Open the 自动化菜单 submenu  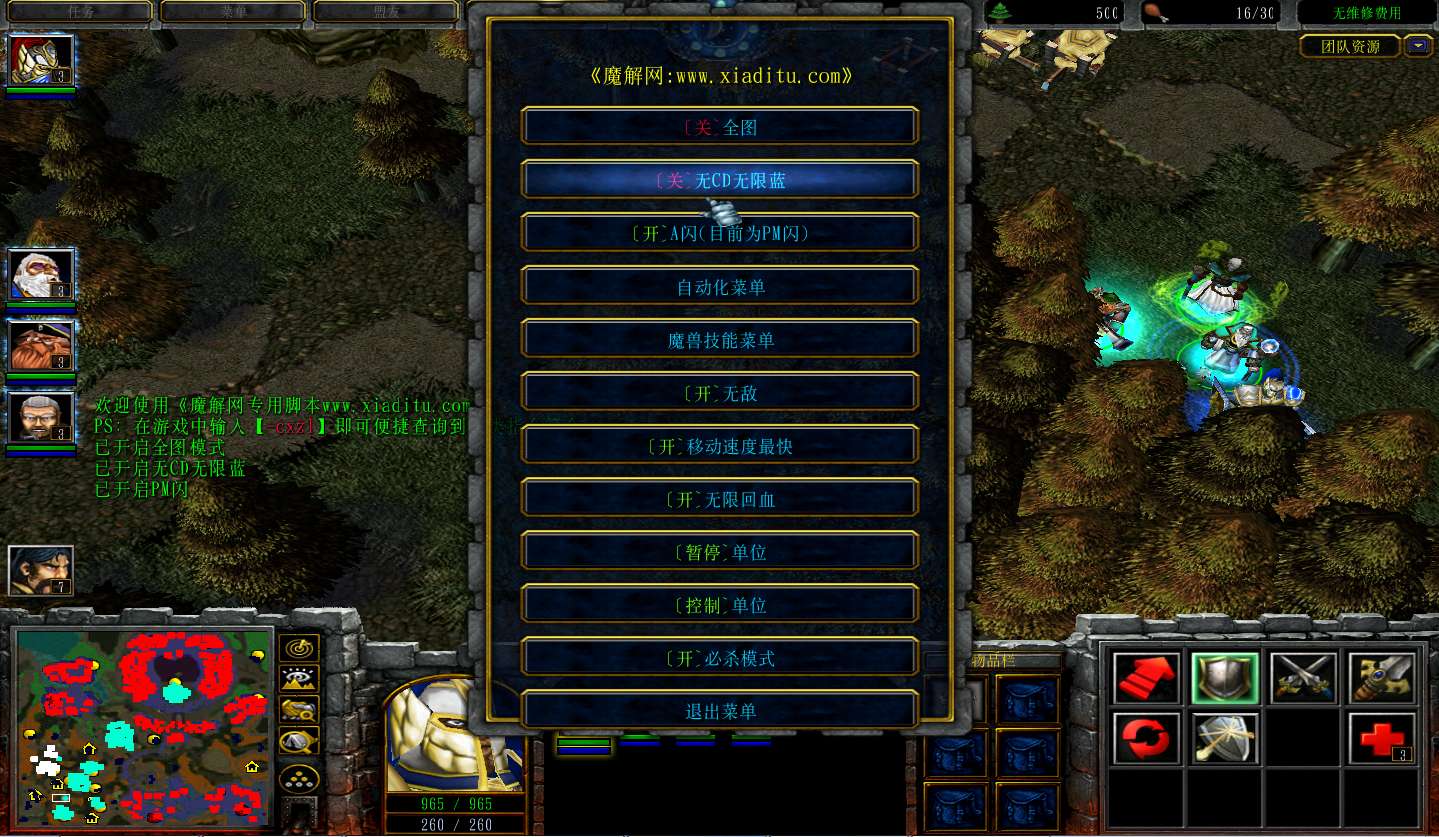point(719,287)
